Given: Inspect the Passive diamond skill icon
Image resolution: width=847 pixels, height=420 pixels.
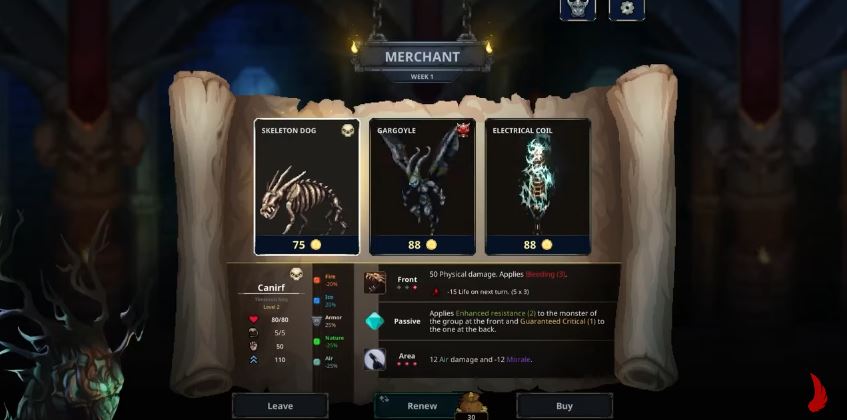Looking at the screenshot, I should pyautogui.click(x=375, y=322).
